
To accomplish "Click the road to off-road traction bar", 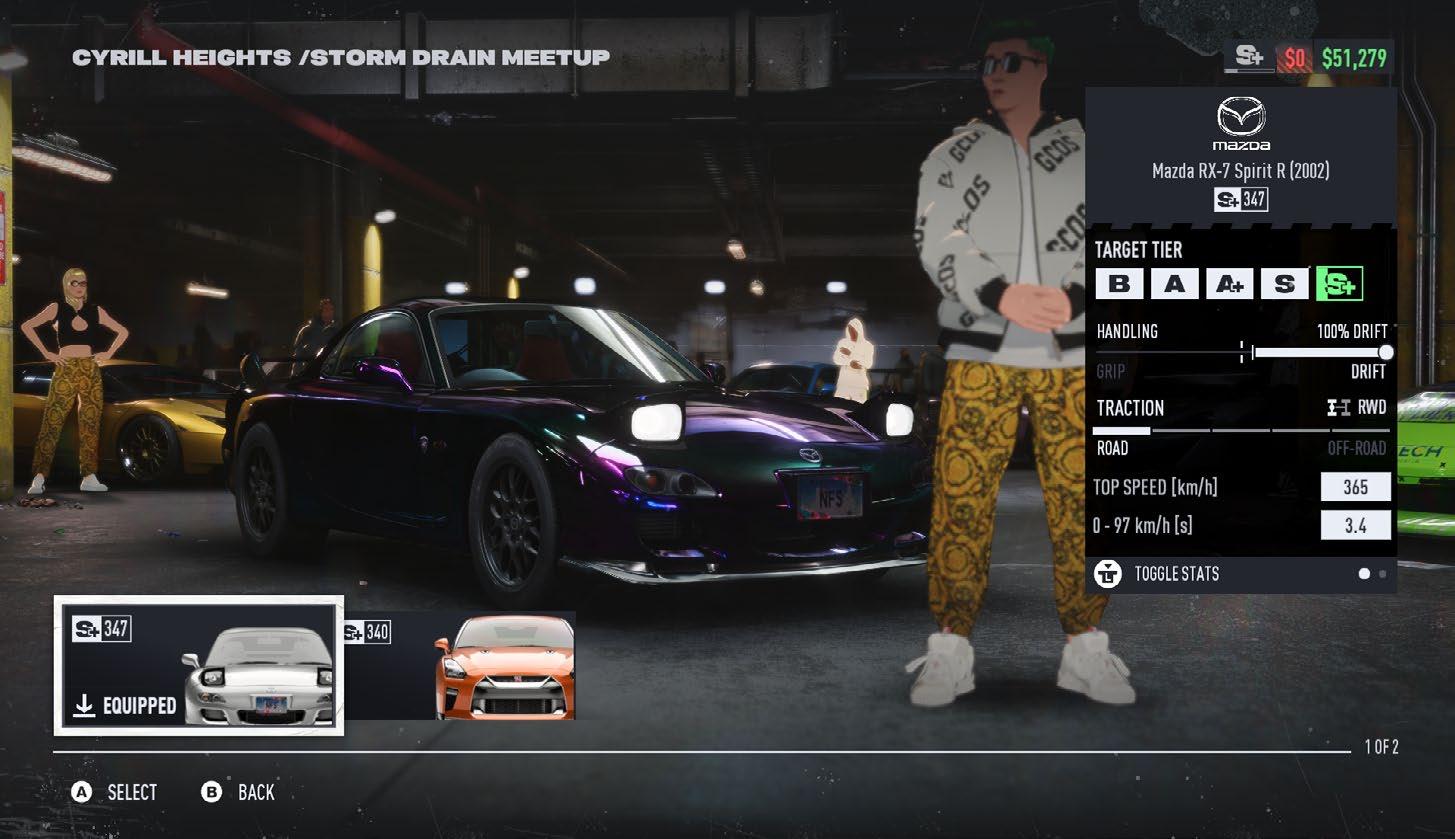I will coord(1242,430).
